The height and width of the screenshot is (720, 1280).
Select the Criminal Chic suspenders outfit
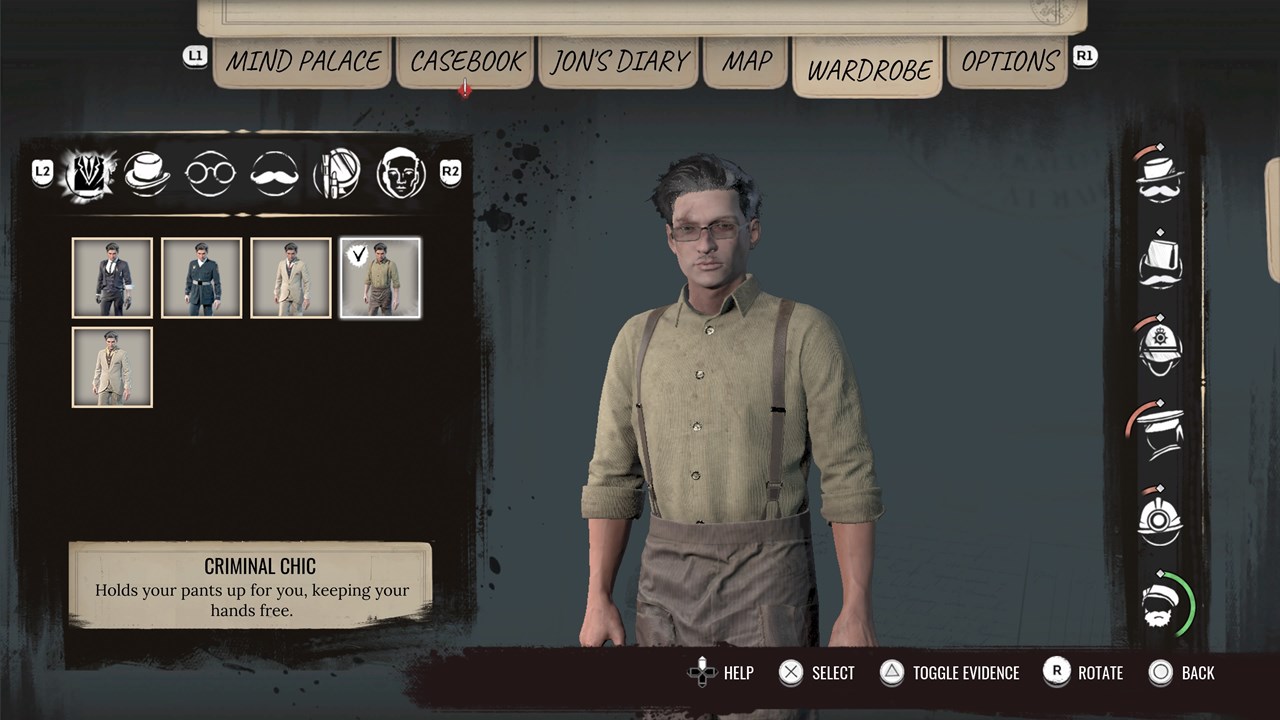(x=380, y=278)
